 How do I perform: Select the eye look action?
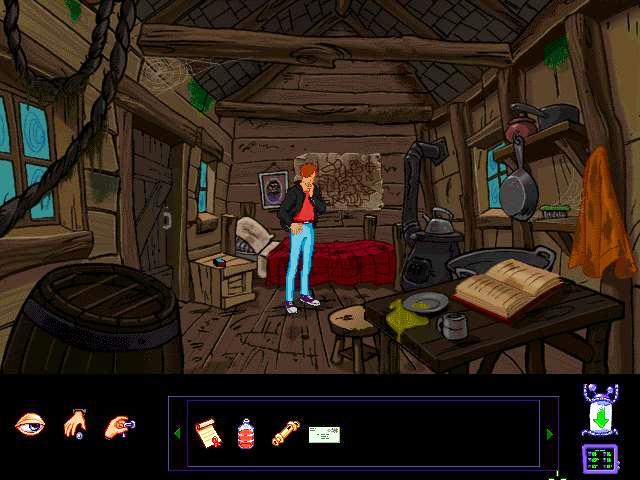pyautogui.click(x=29, y=425)
